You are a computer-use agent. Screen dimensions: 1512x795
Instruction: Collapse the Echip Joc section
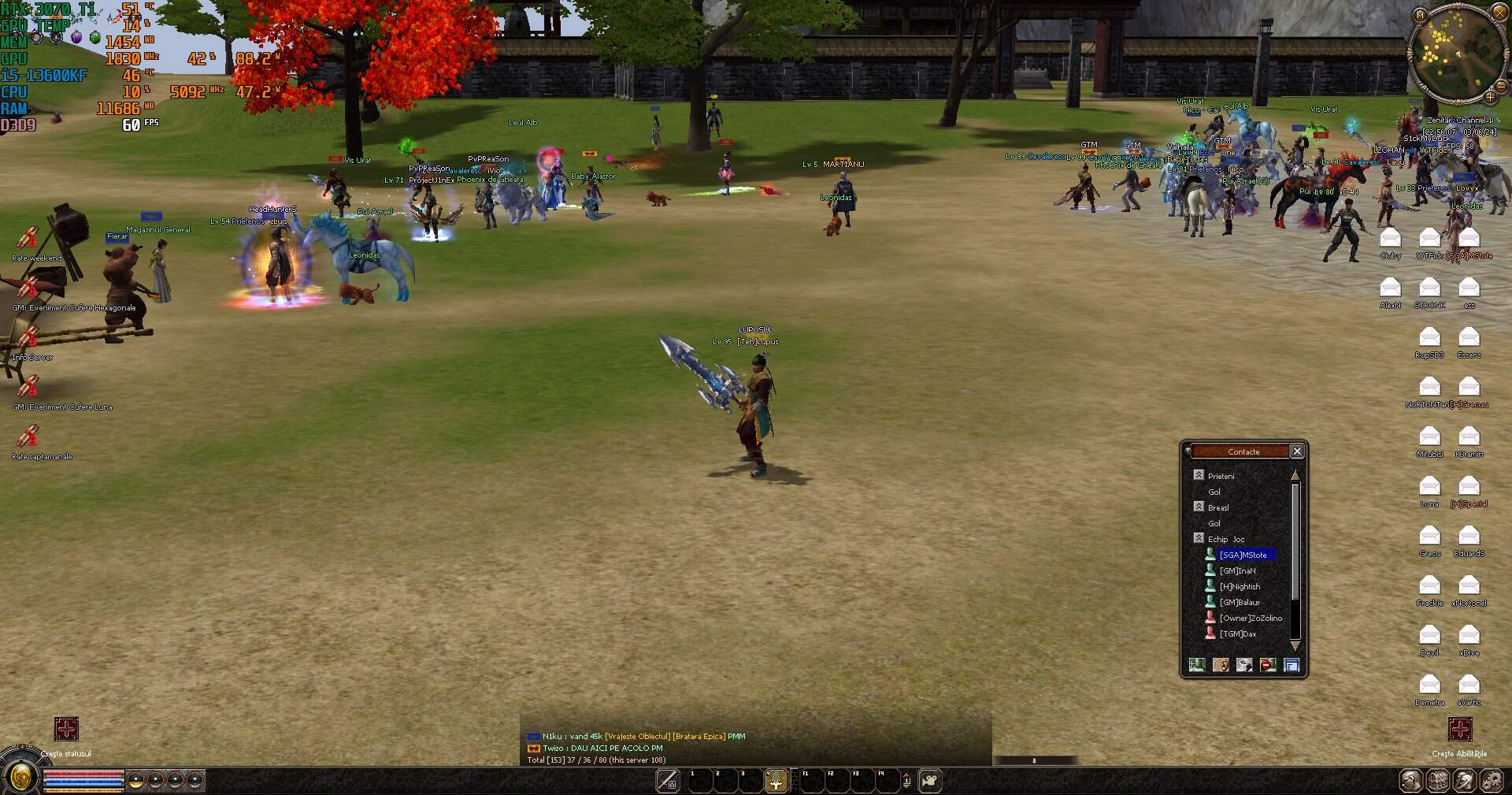(x=1200, y=538)
